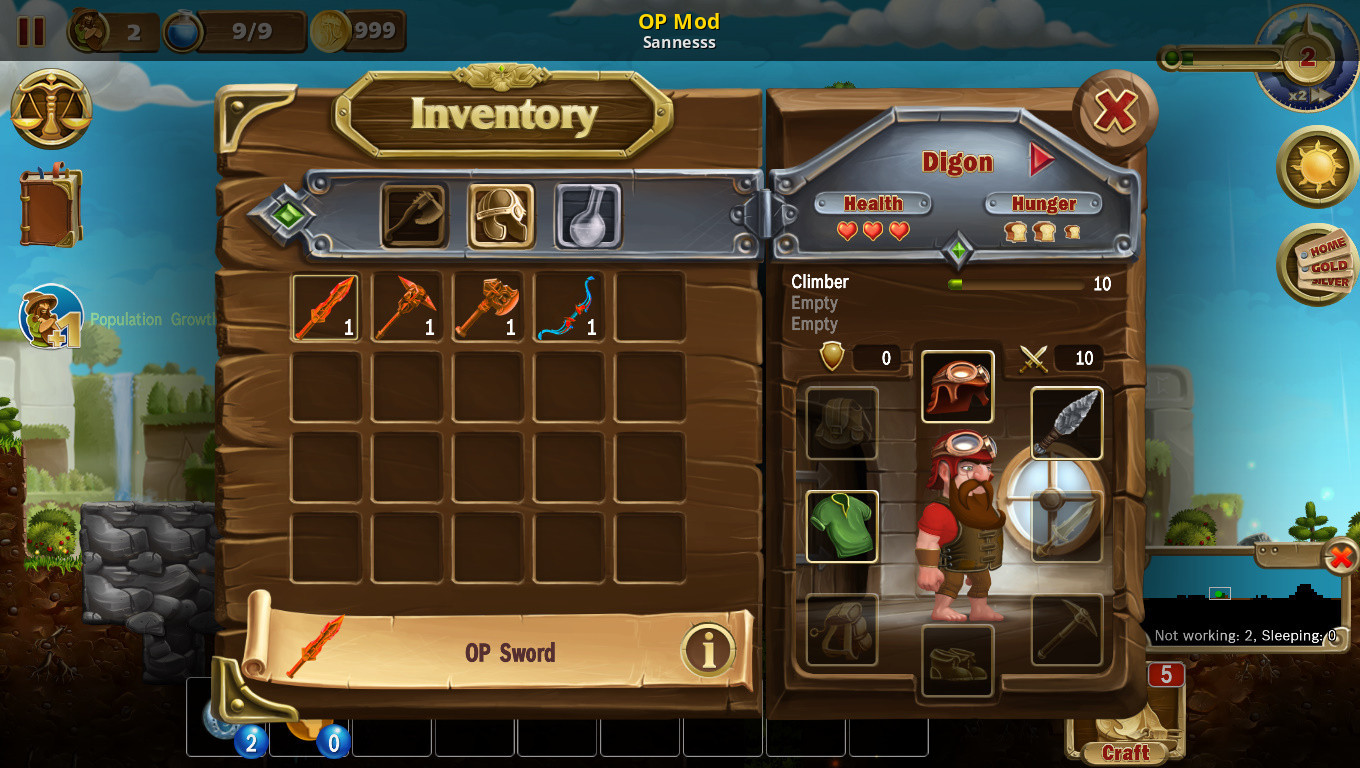Switch to the weapons and tools tab
This screenshot has width=1360, height=768.
click(x=413, y=215)
